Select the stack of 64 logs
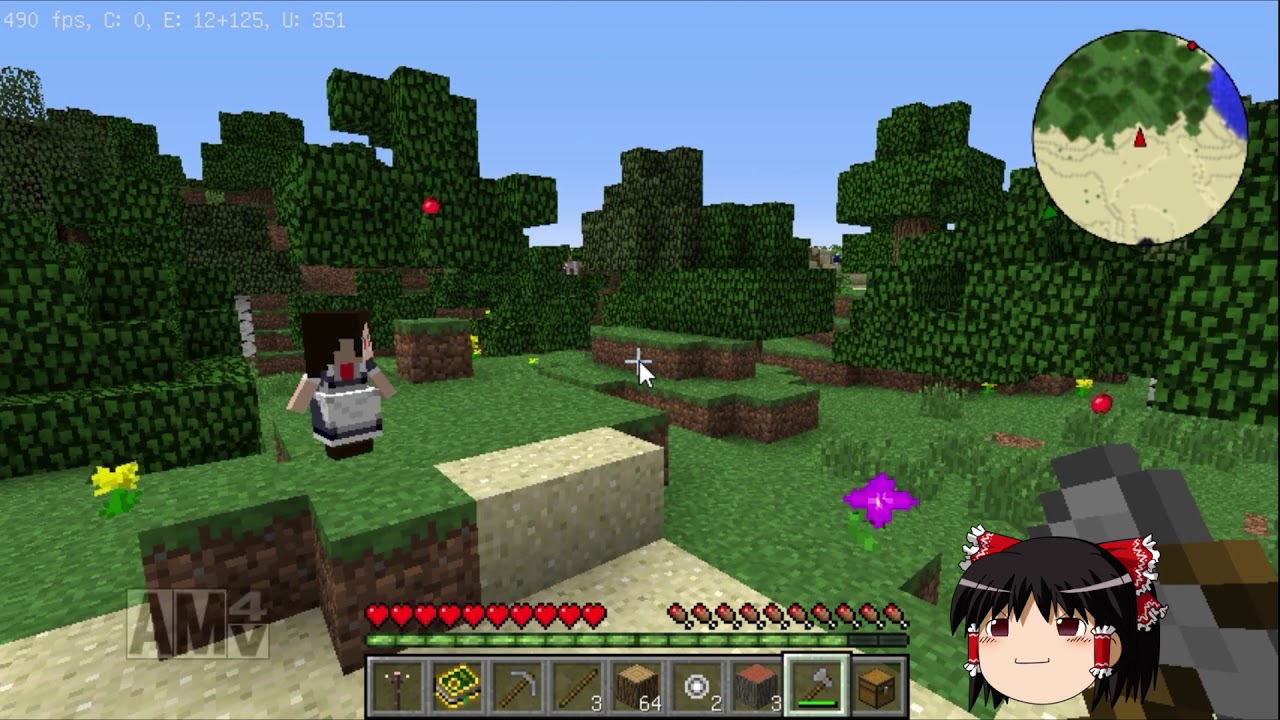The image size is (1280, 720). point(638,685)
